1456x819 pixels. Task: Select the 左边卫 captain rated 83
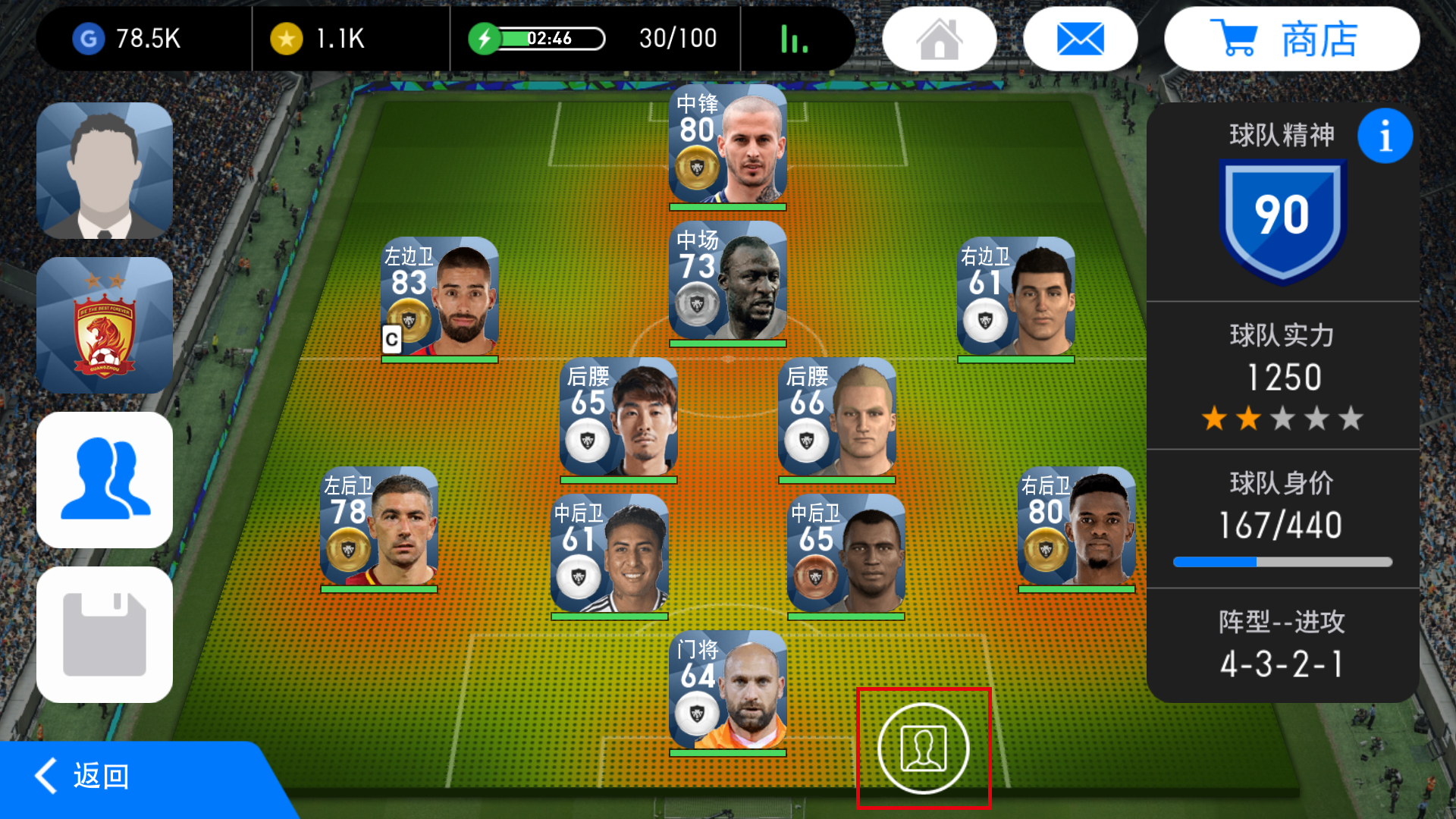pyautogui.click(x=440, y=298)
